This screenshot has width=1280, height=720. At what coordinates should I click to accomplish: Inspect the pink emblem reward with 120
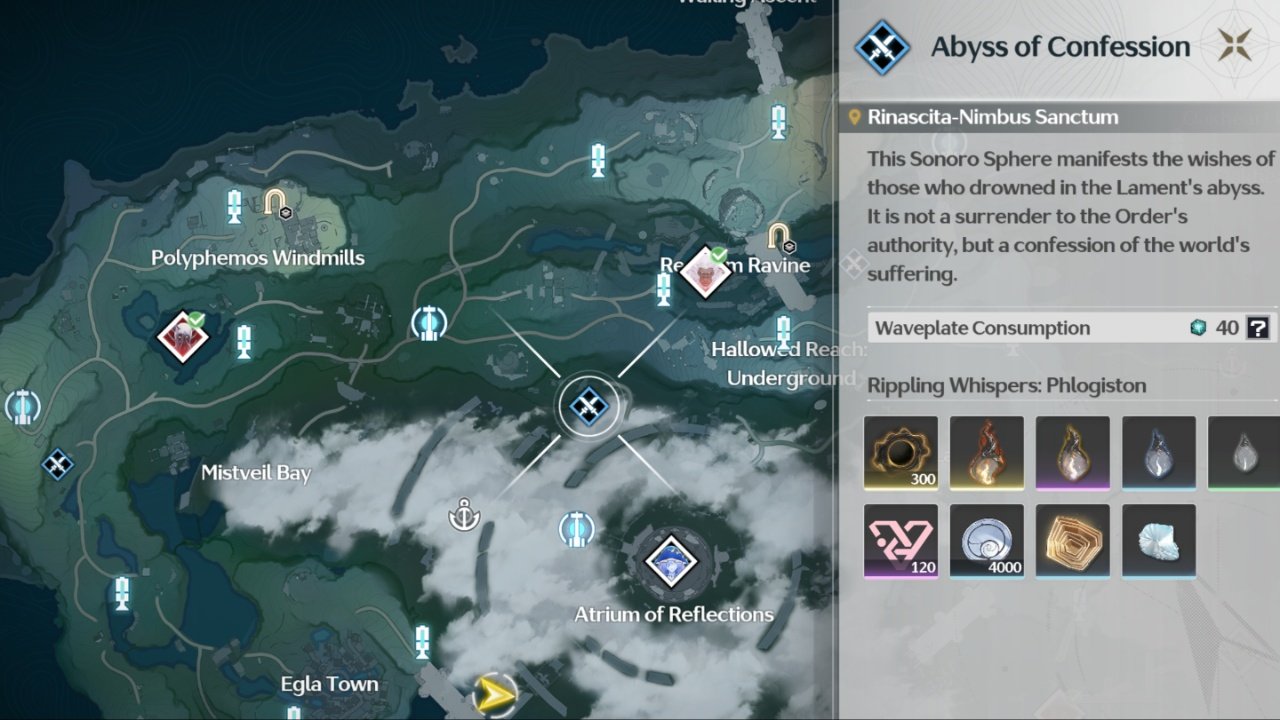coord(901,541)
